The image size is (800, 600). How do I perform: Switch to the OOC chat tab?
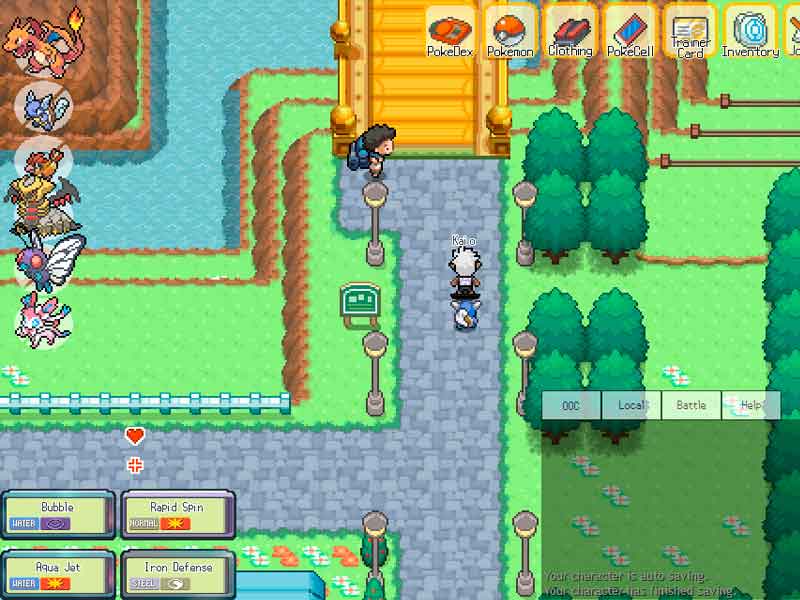point(571,405)
